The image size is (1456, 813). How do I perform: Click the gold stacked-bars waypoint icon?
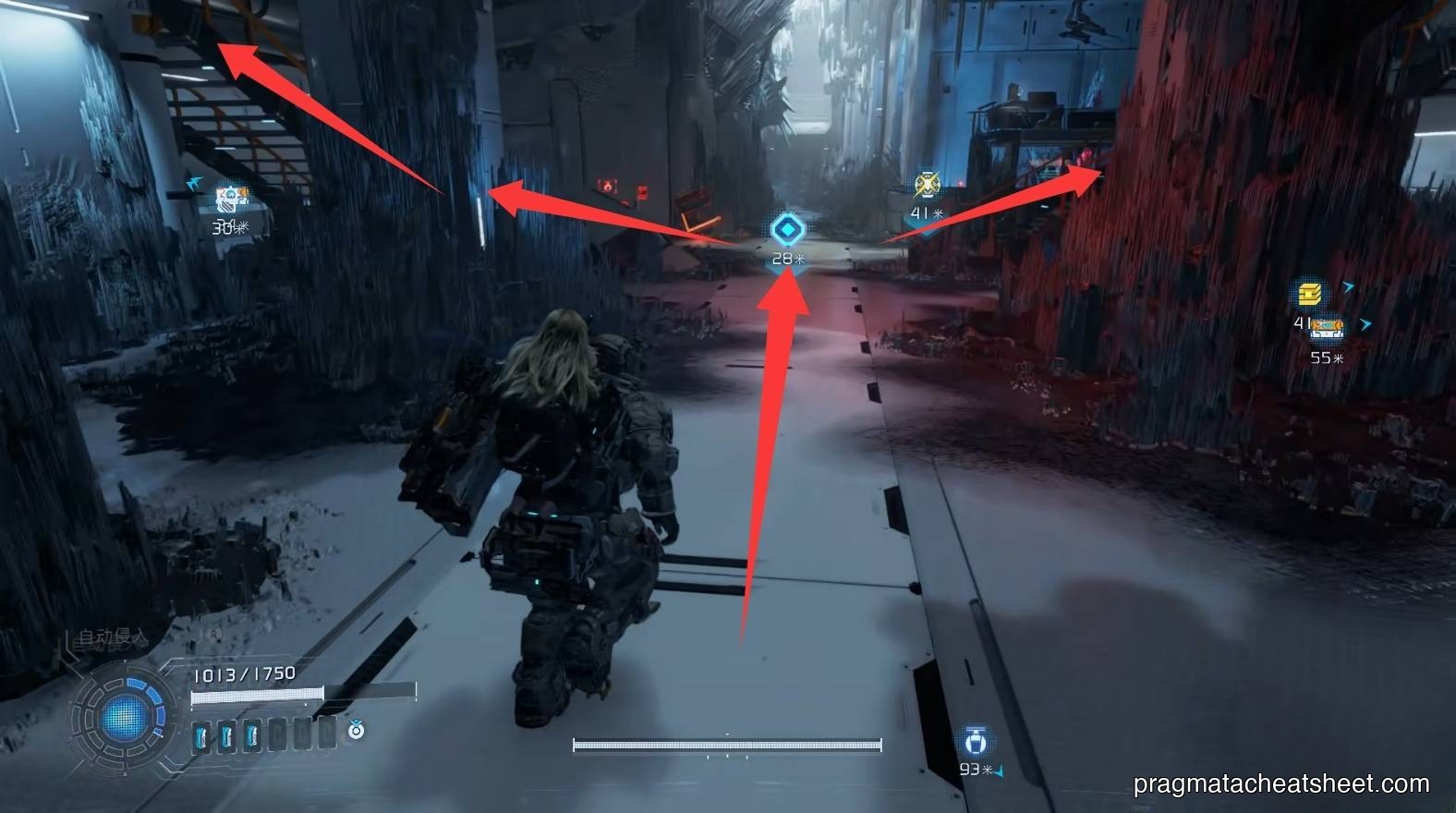click(1310, 295)
